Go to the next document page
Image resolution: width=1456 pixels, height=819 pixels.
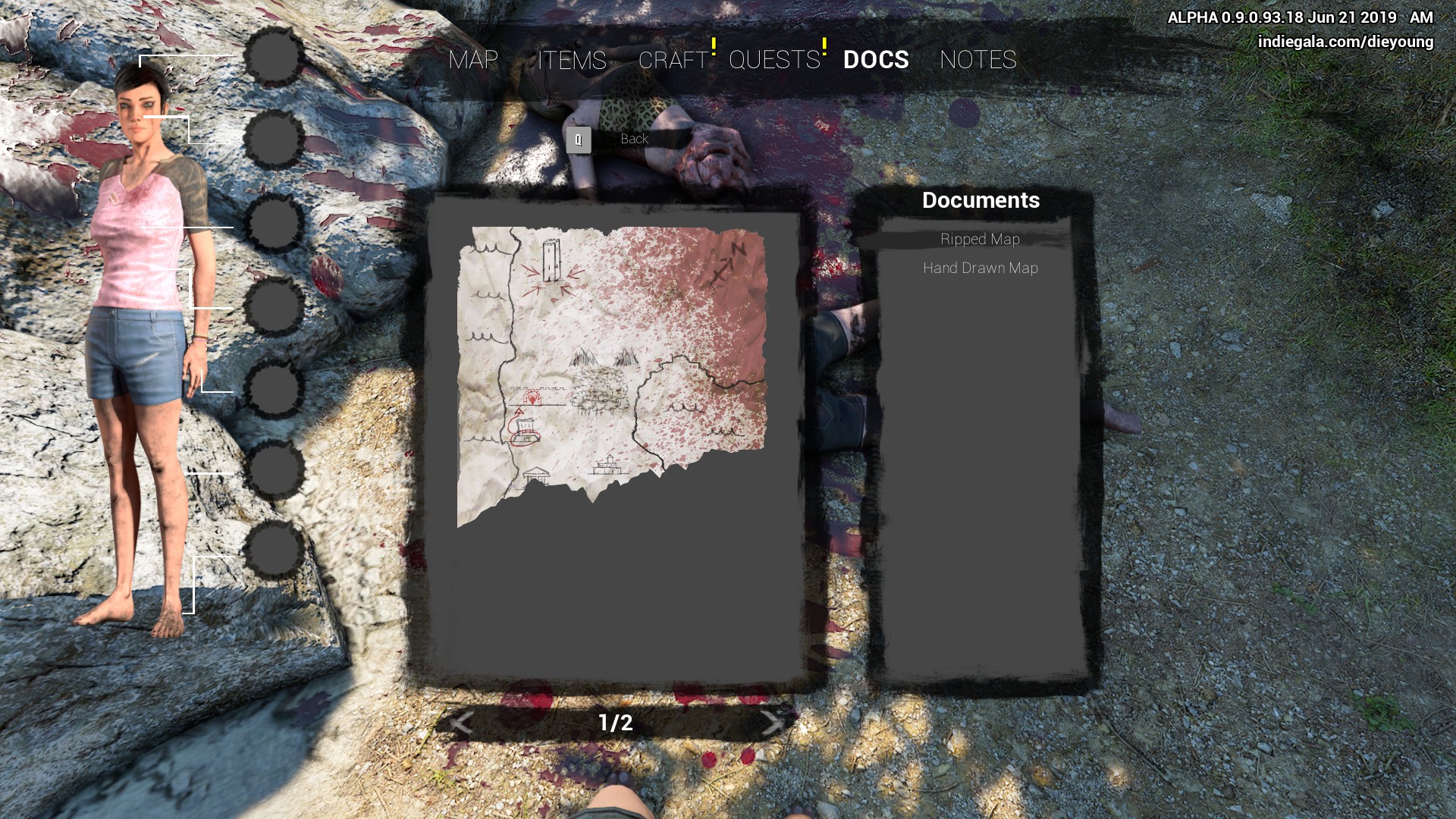point(772,723)
